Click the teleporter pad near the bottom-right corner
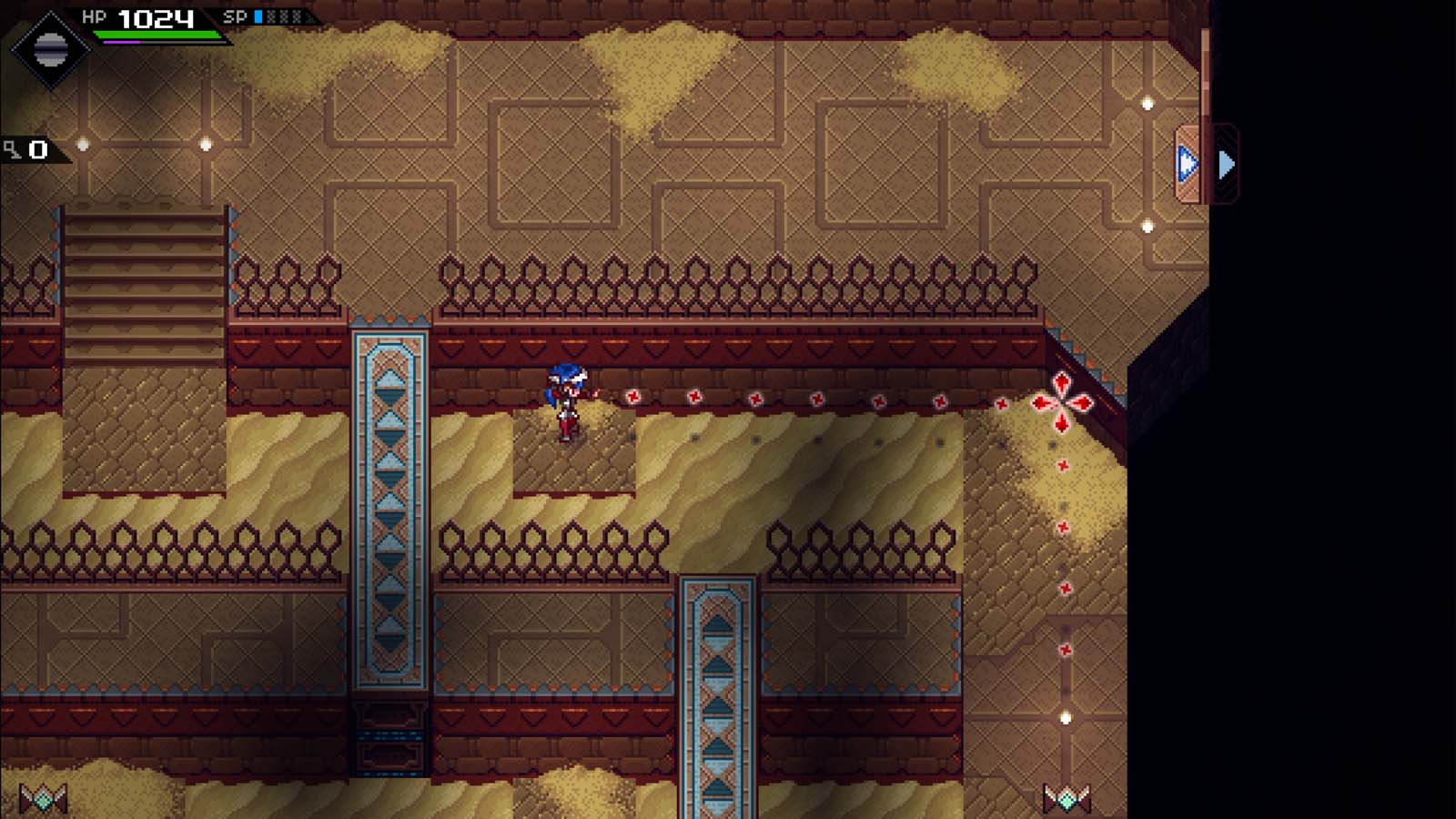 [1068, 797]
